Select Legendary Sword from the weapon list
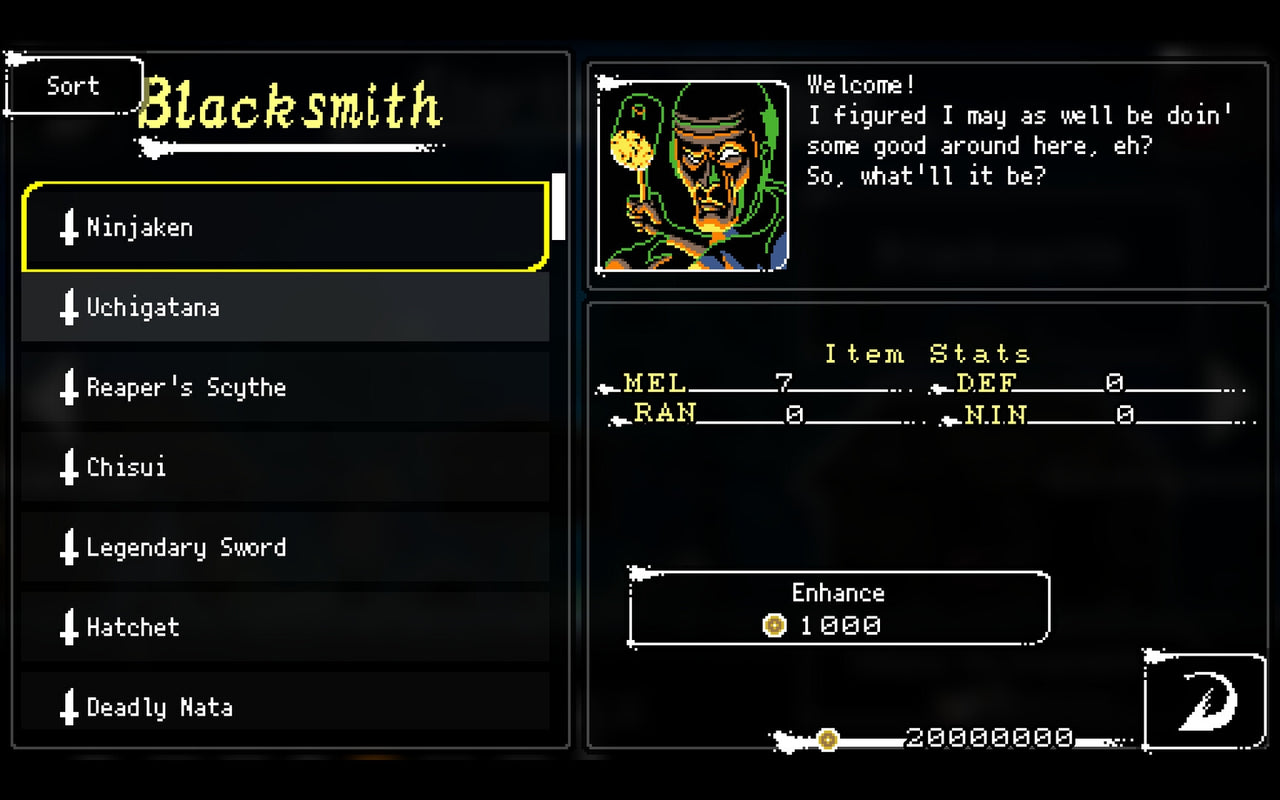Screen dimensions: 1280x800 tap(285, 548)
